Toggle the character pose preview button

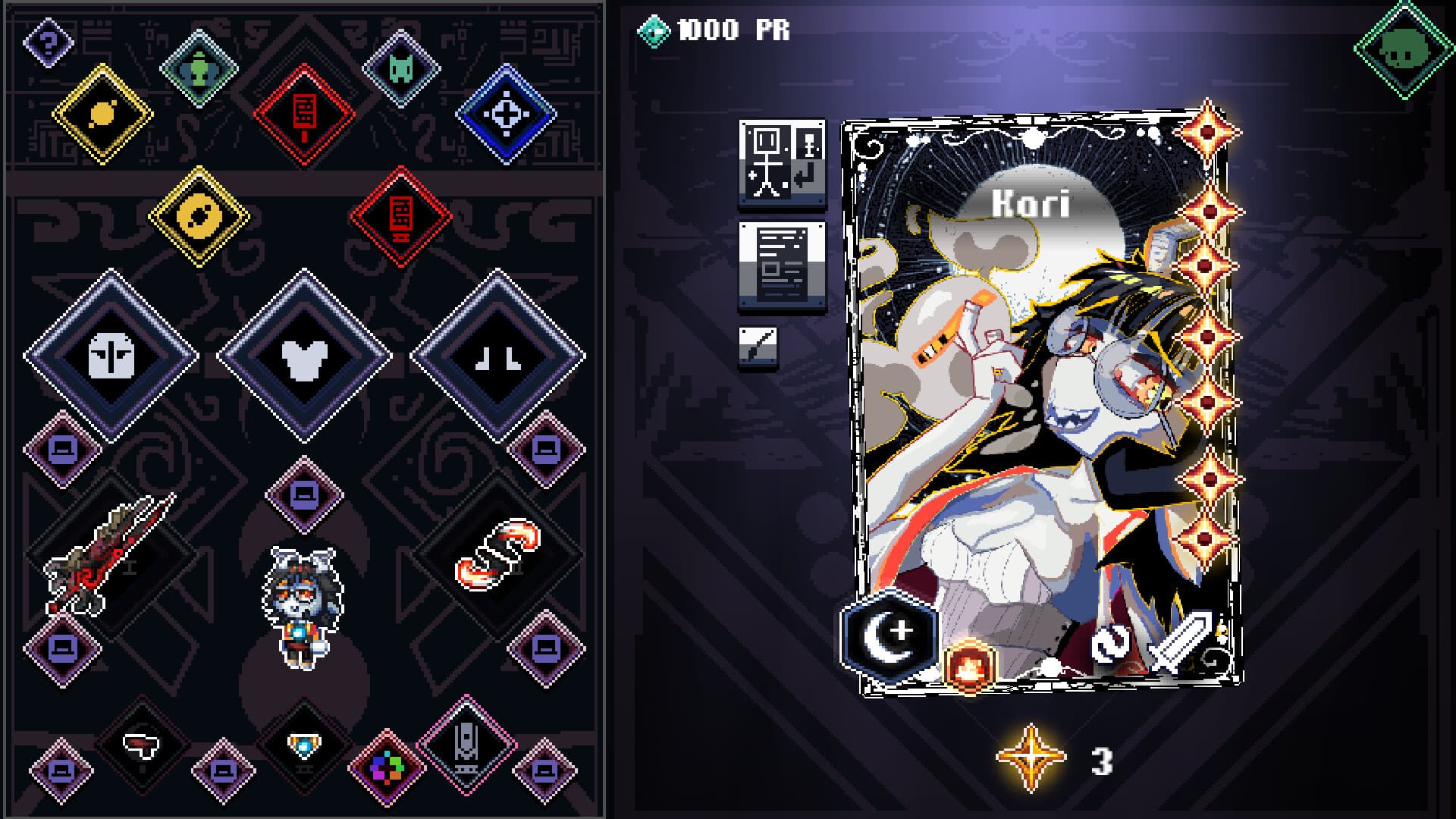tap(781, 163)
